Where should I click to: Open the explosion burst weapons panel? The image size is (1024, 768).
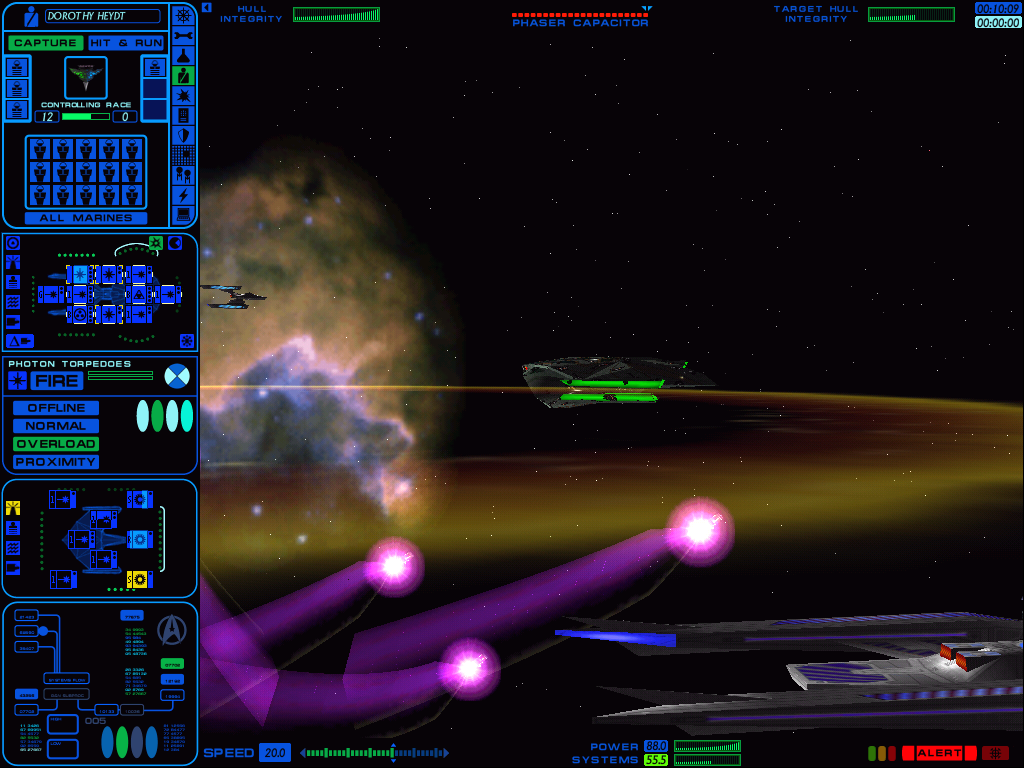click(183, 95)
